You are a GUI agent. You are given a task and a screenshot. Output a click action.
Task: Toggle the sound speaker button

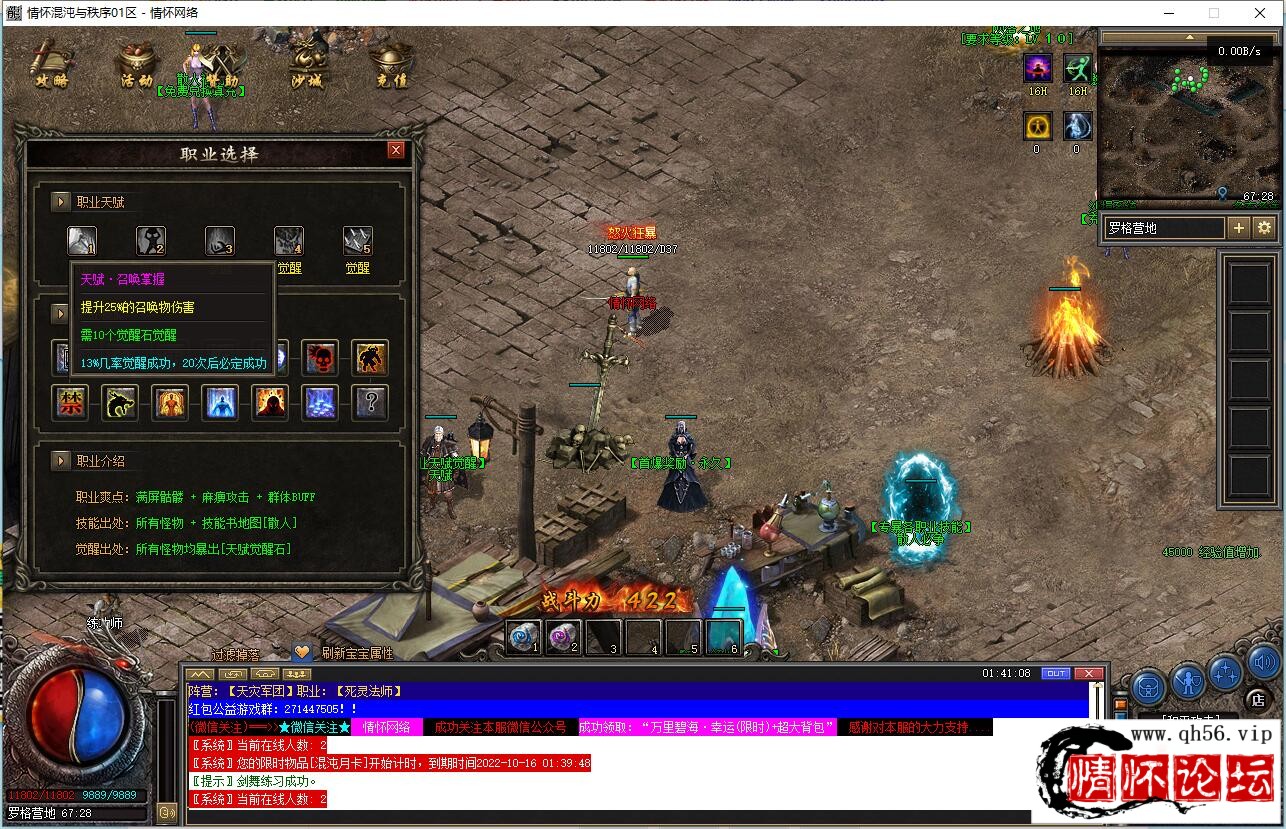1263,661
